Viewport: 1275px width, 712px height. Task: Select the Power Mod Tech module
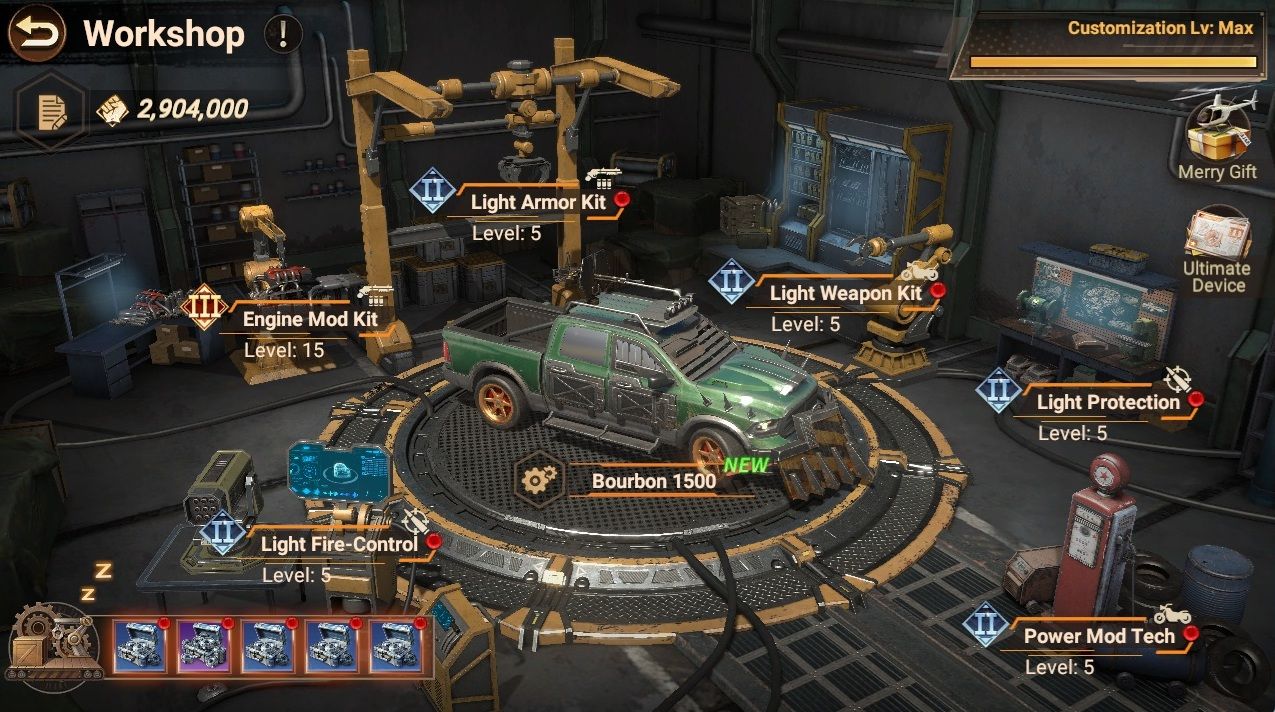tap(1098, 636)
